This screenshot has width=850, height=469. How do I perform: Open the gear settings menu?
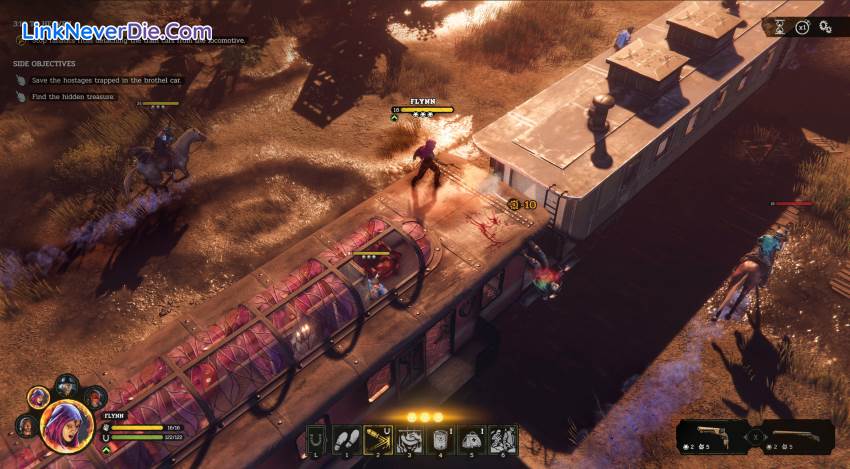(x=826, y=28)
